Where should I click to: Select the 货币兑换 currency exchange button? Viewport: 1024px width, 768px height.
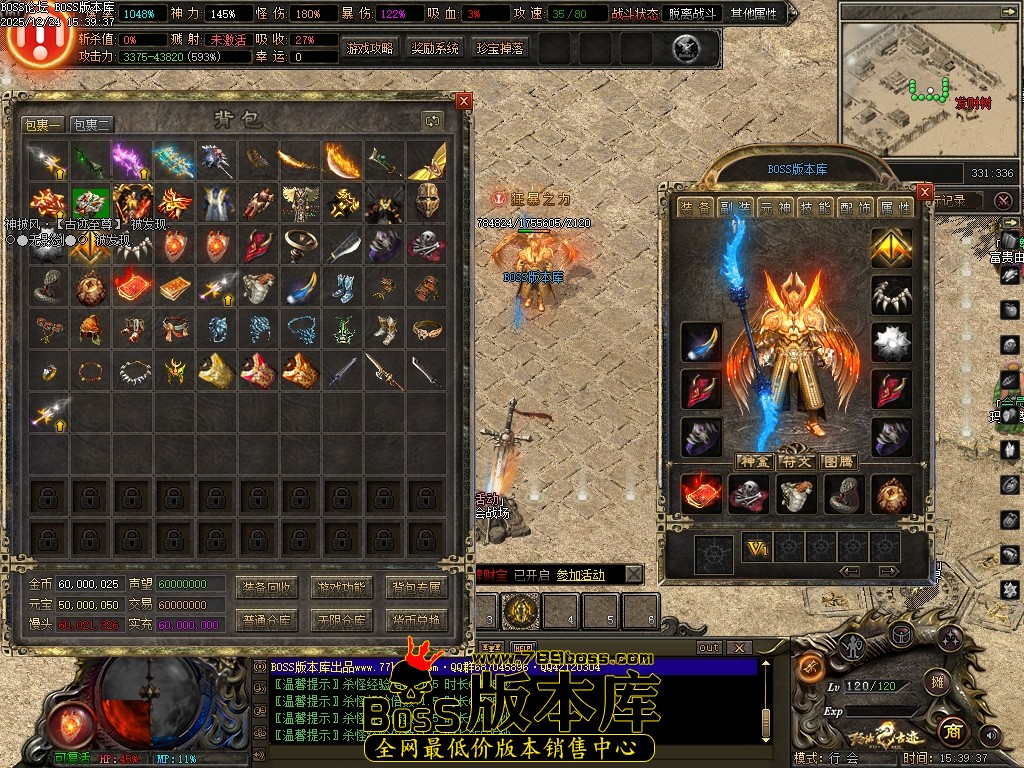(x=416, y=620)
